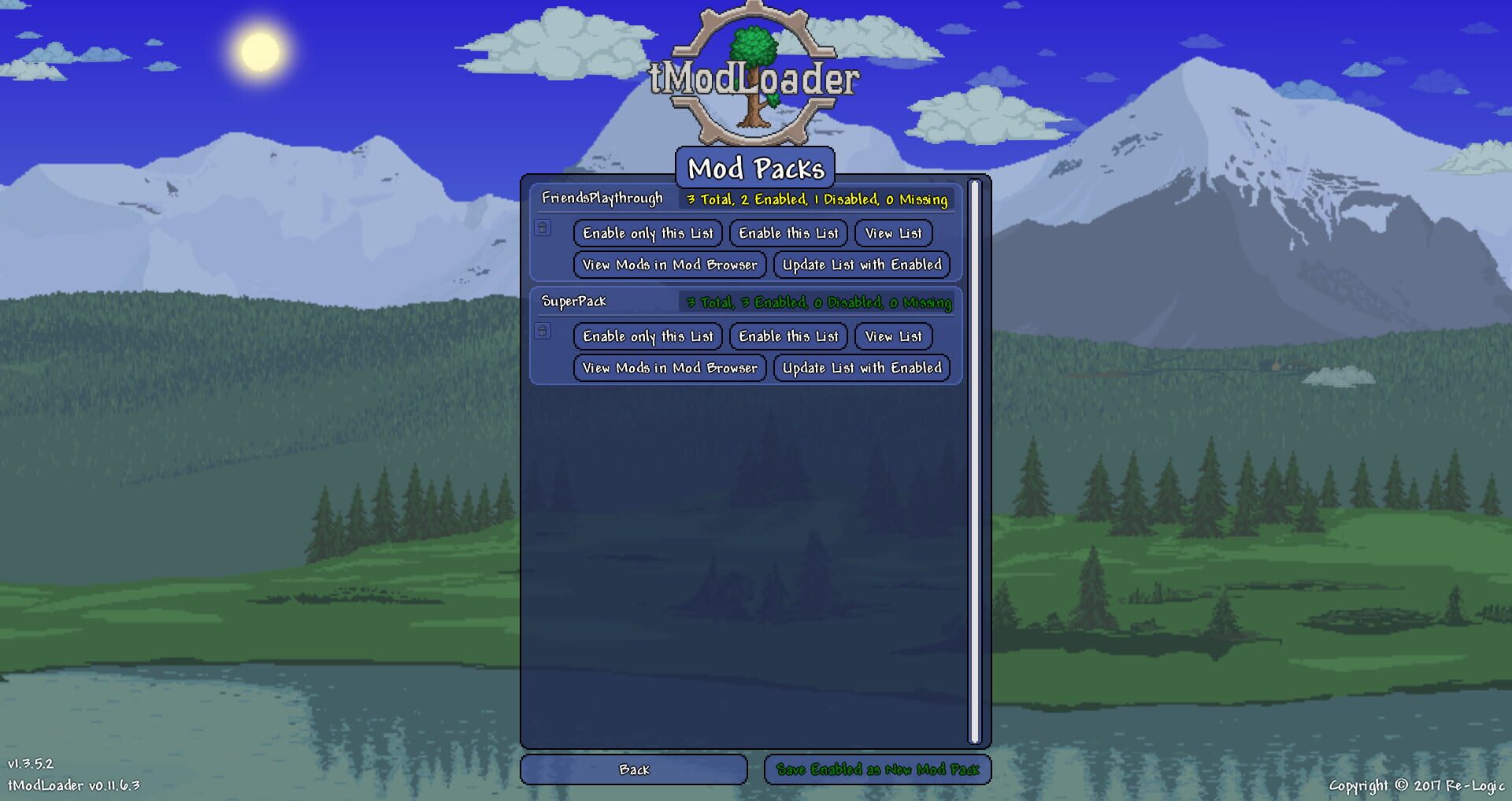Click SuperPack status showing 3 Enabled
The height and width of the screenshot is (801, 1512).
(x=819, y=302)
